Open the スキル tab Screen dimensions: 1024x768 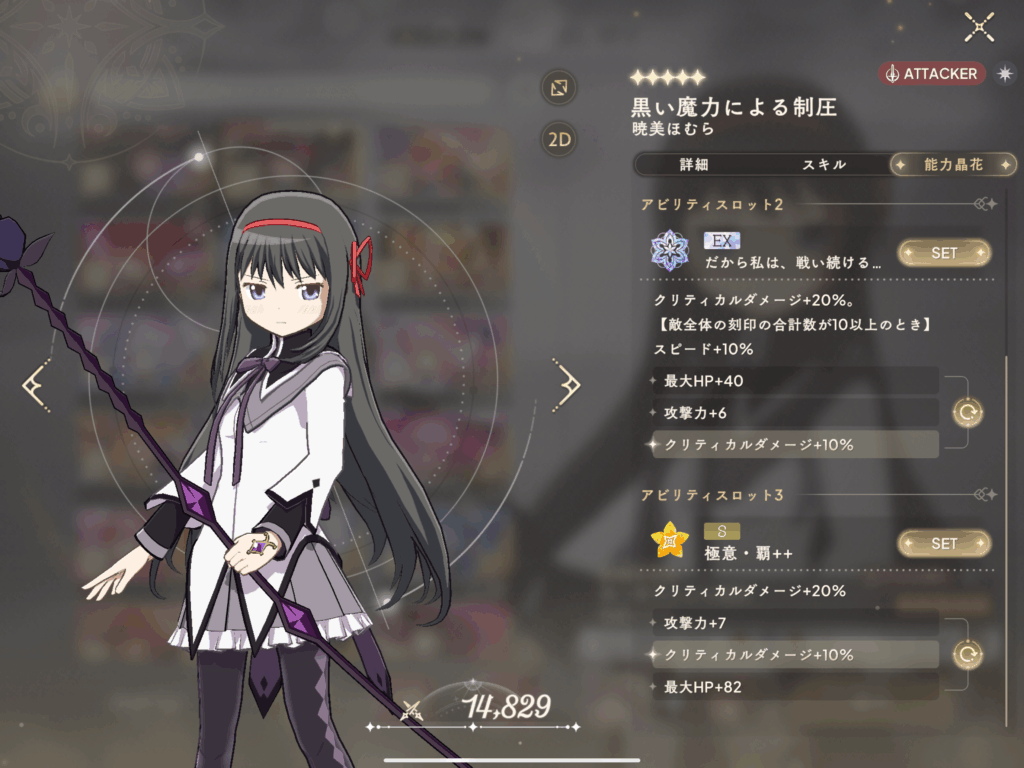(824, 165)
